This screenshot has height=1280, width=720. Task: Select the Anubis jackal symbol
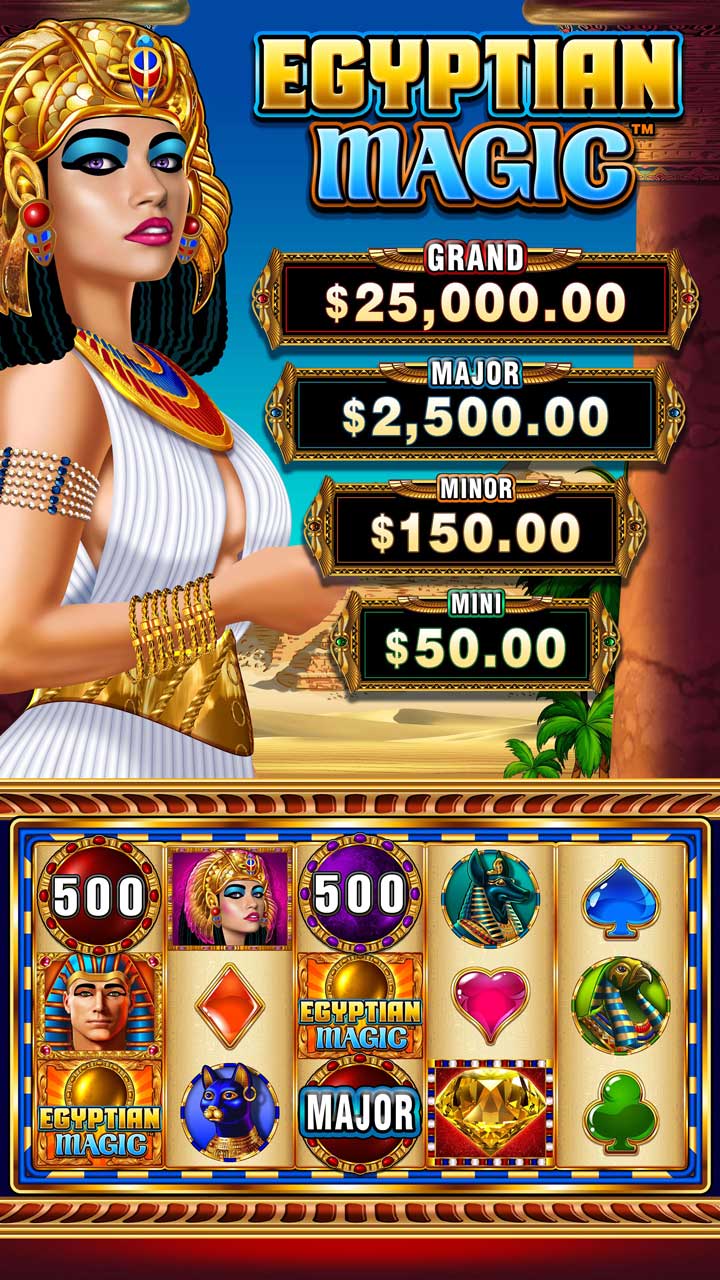point(490,897)
